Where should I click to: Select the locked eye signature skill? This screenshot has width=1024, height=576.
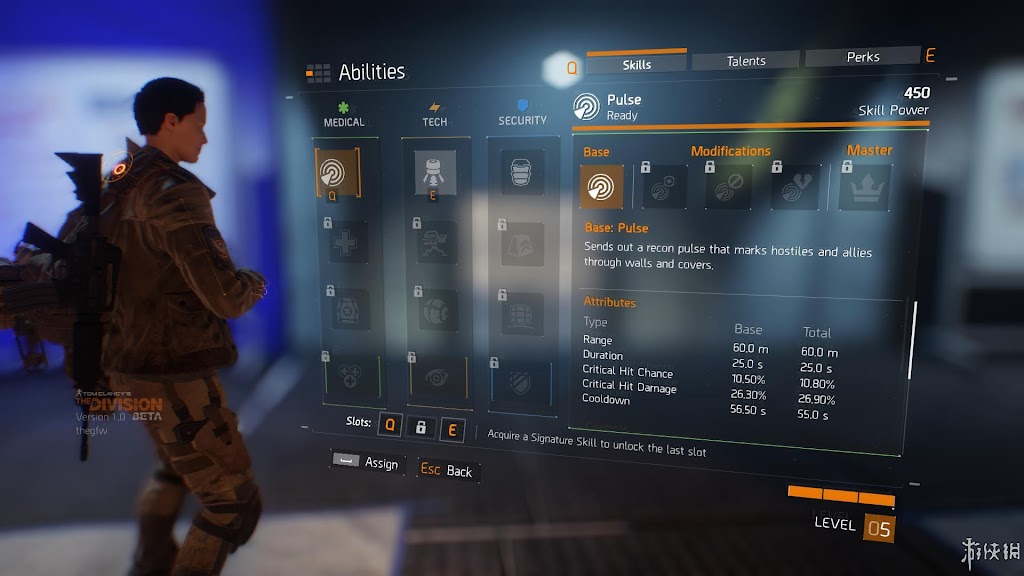437,376
